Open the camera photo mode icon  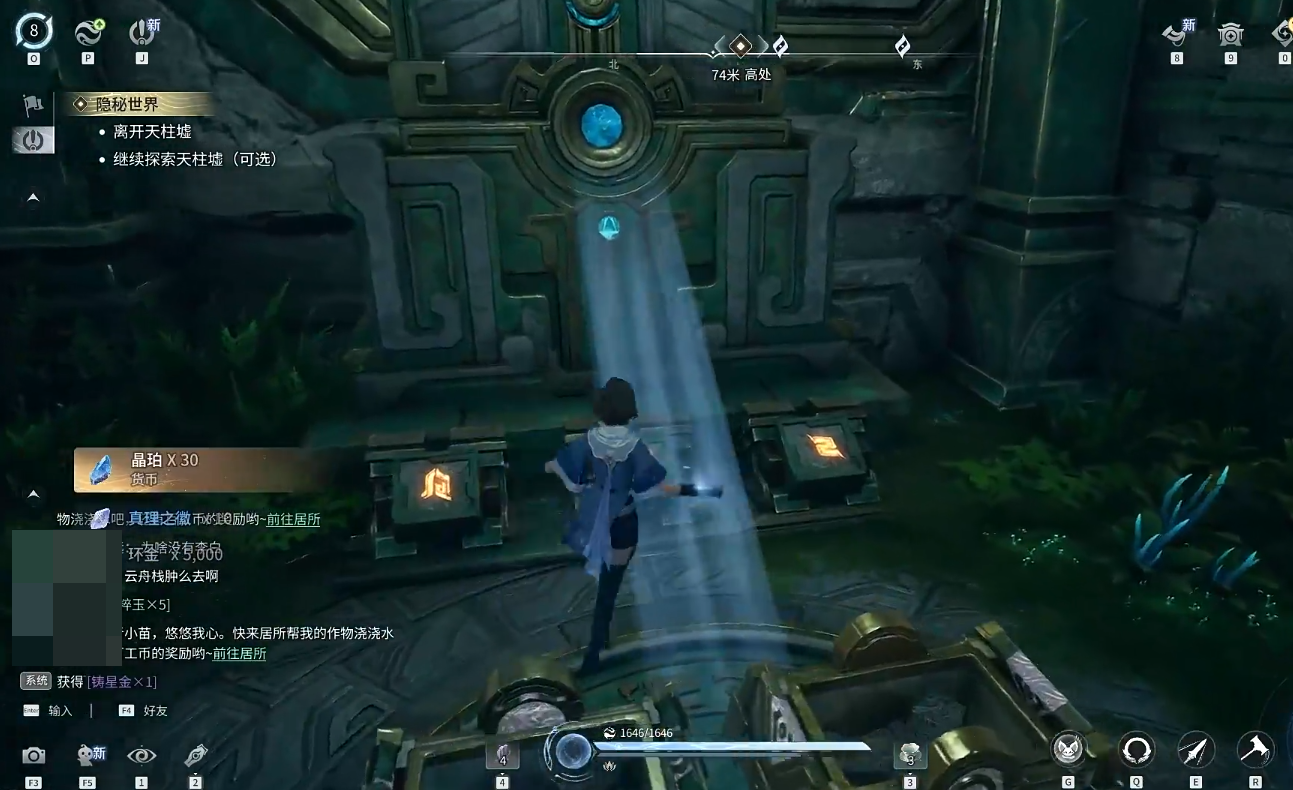pyautogui.click(x=34, y=756)
